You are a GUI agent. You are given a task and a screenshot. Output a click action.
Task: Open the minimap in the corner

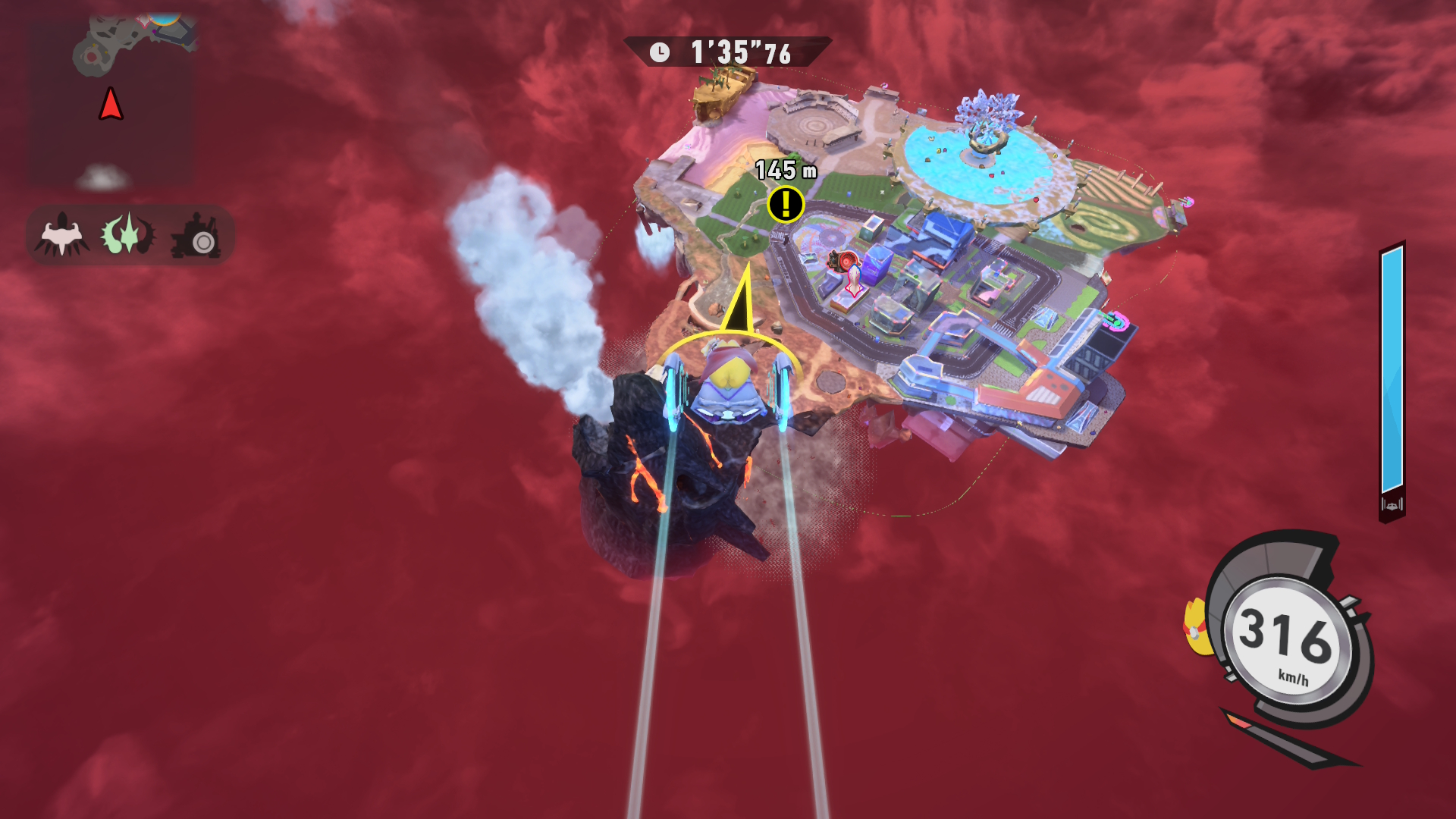click(111, 102)
